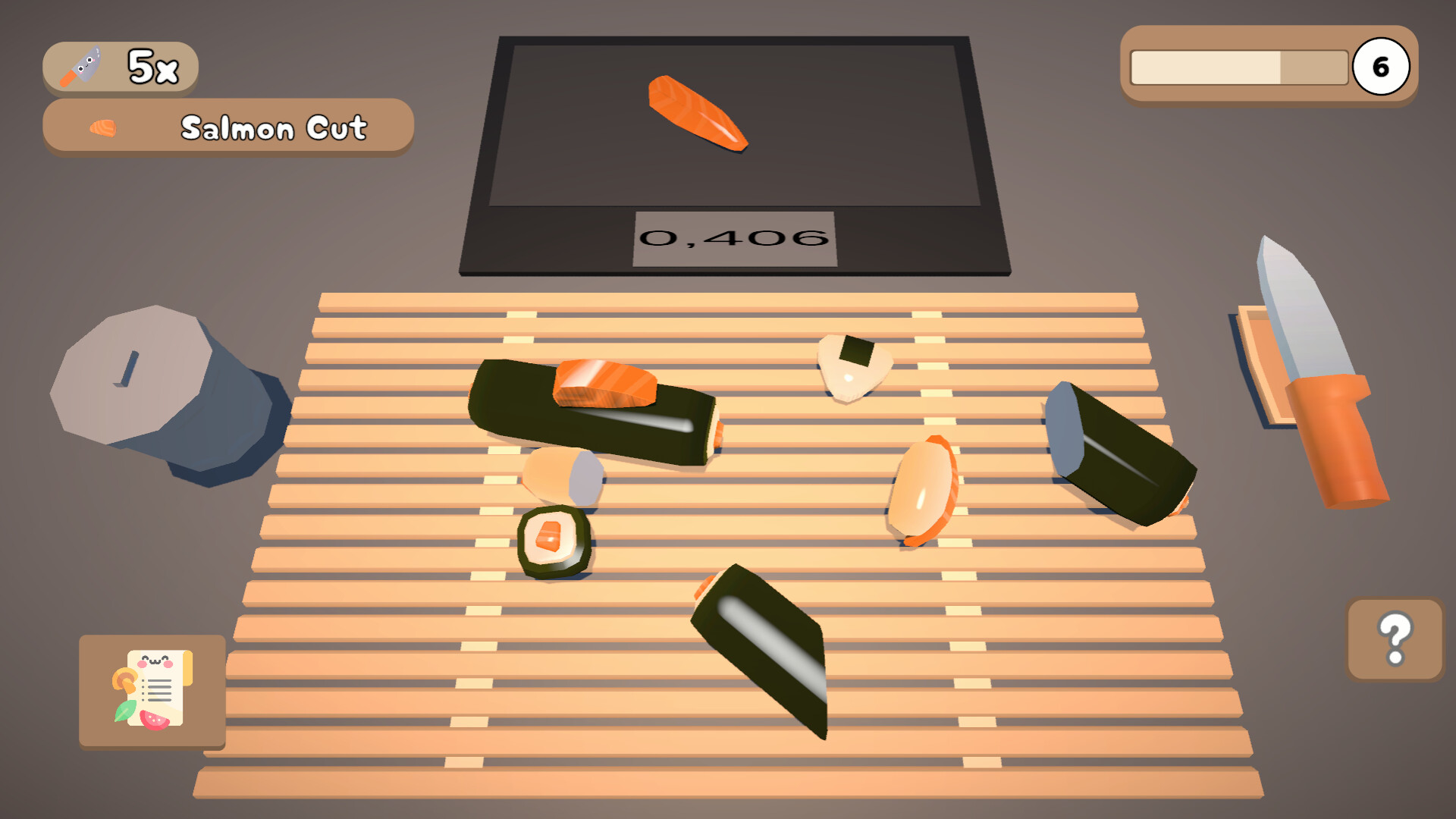Select the salmon slice icon on Salmon Cut label

(x=101, y=127)
